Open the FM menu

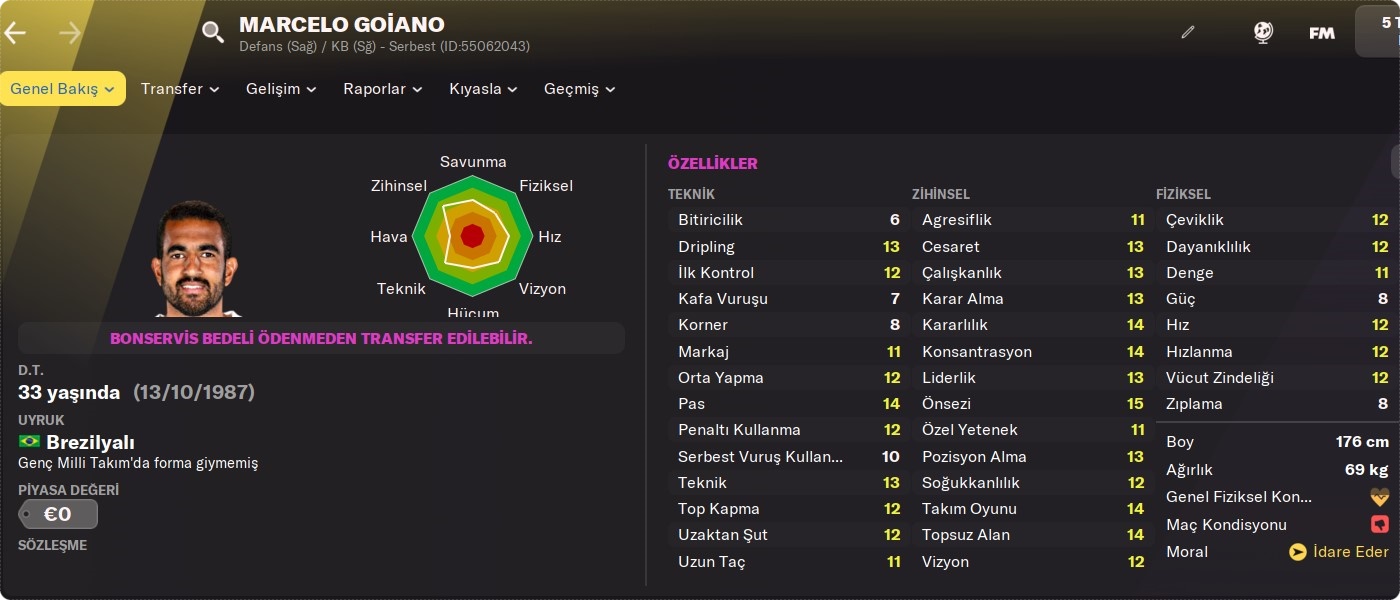(x=1322, y=33)
